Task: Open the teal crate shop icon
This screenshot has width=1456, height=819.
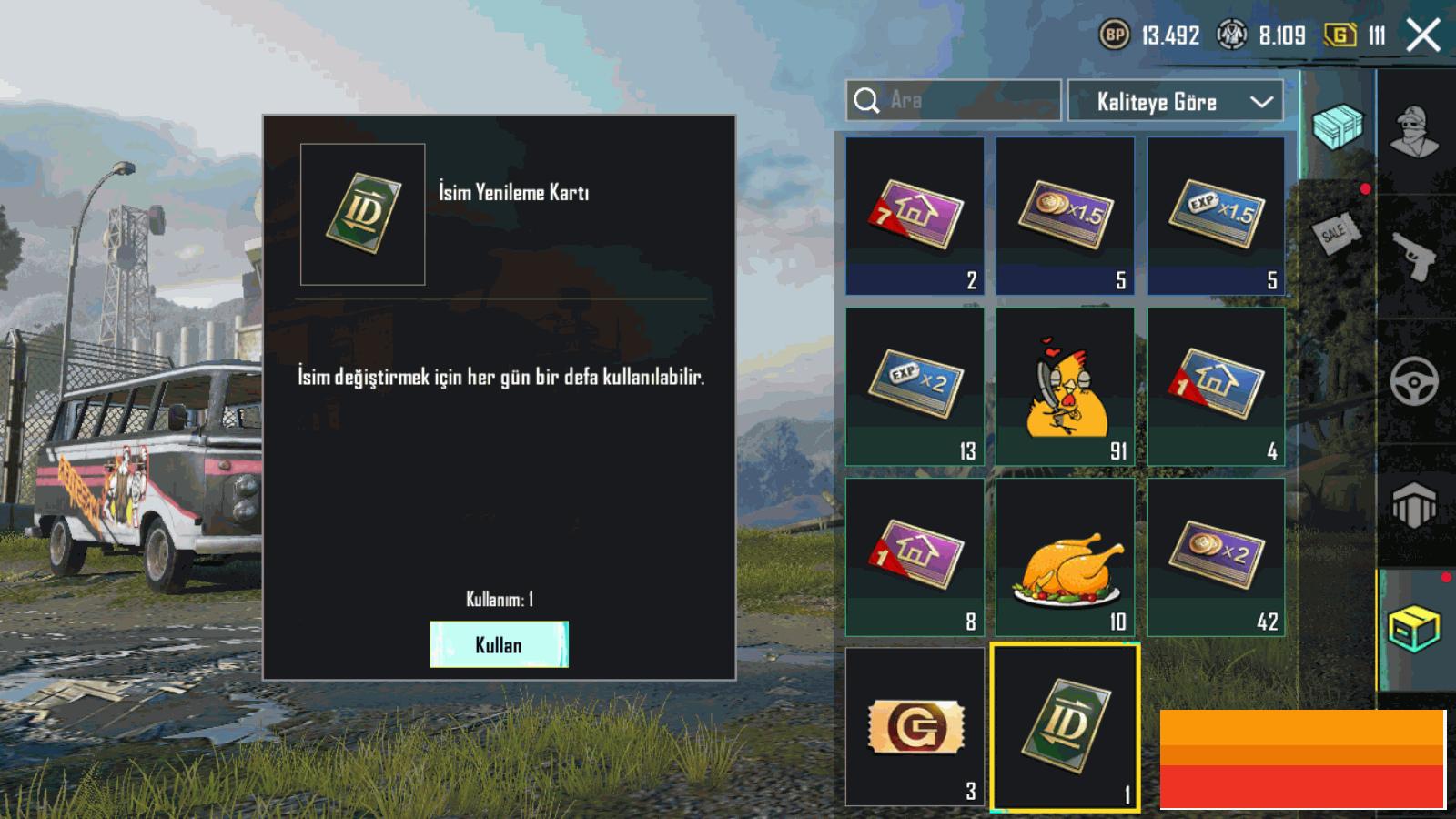Action: (1338, 126)
